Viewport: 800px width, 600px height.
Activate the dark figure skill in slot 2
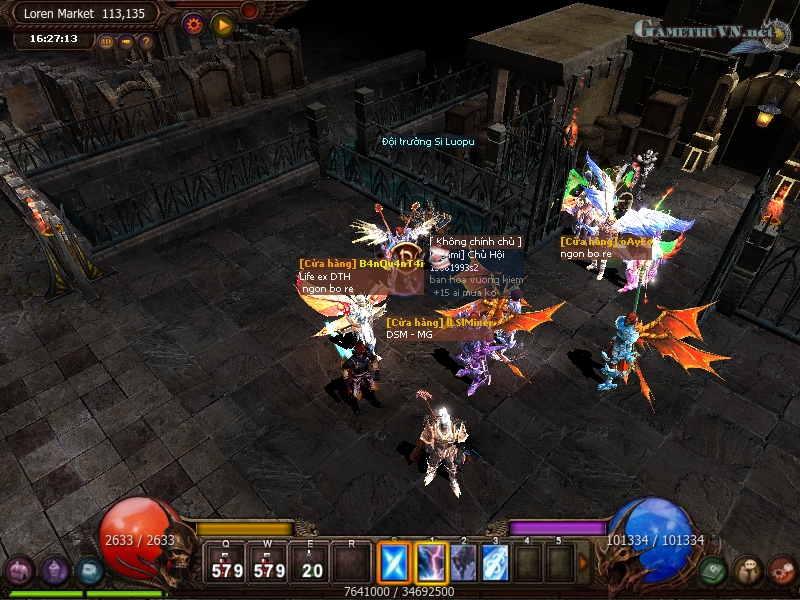coord(463,563)
